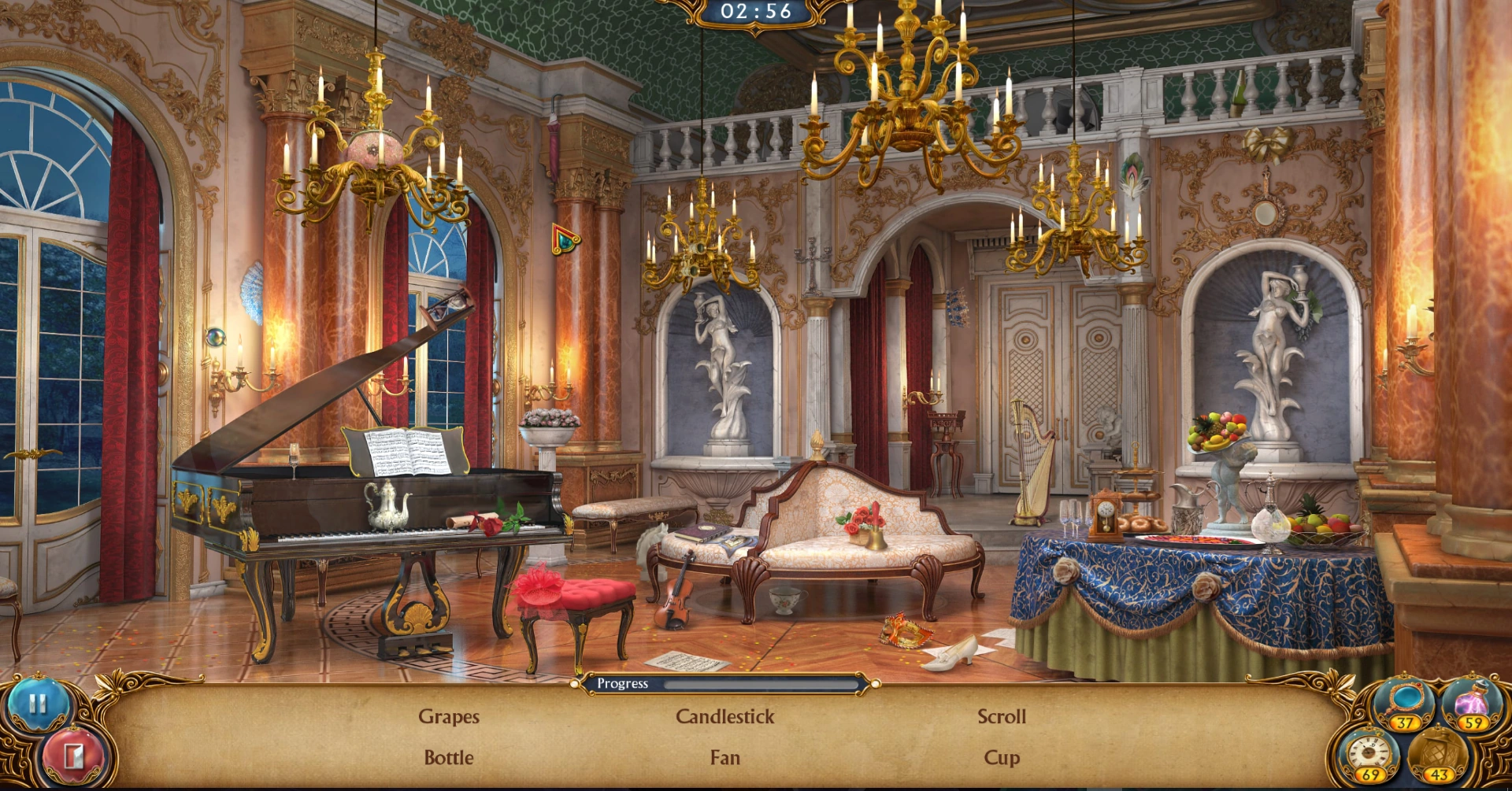1512x791 pixels.
Task: Select 'Cup' from the word list
Action: [x=1002, y=757]
